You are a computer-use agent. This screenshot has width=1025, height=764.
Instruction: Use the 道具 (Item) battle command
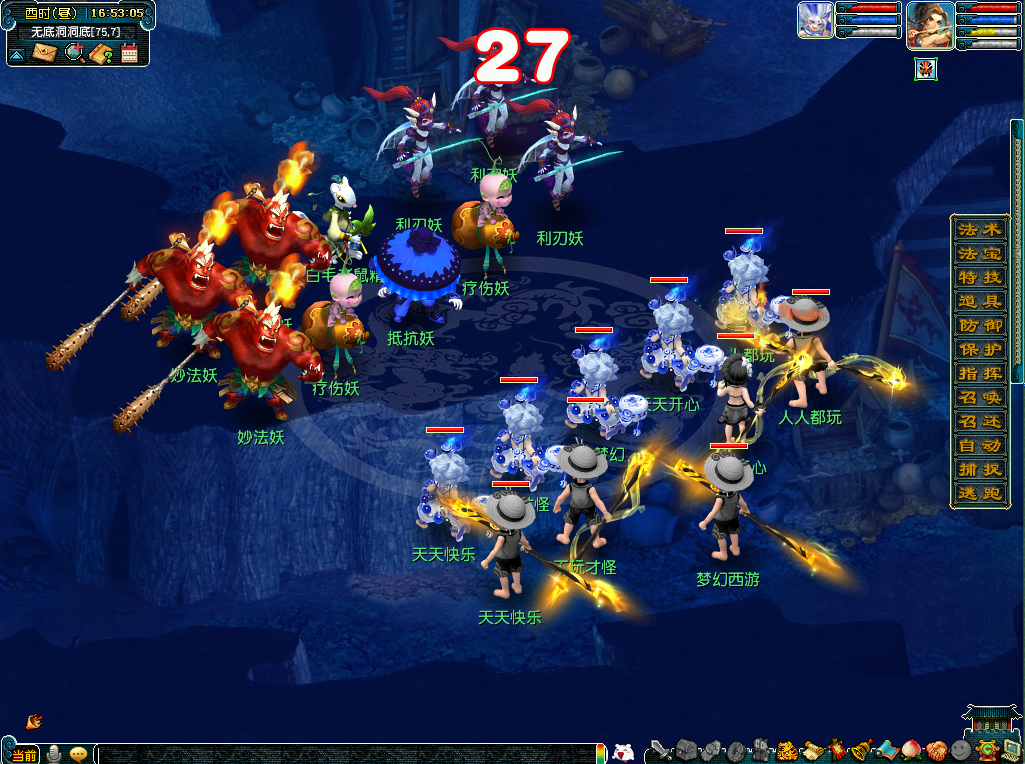tap(979, 301)
